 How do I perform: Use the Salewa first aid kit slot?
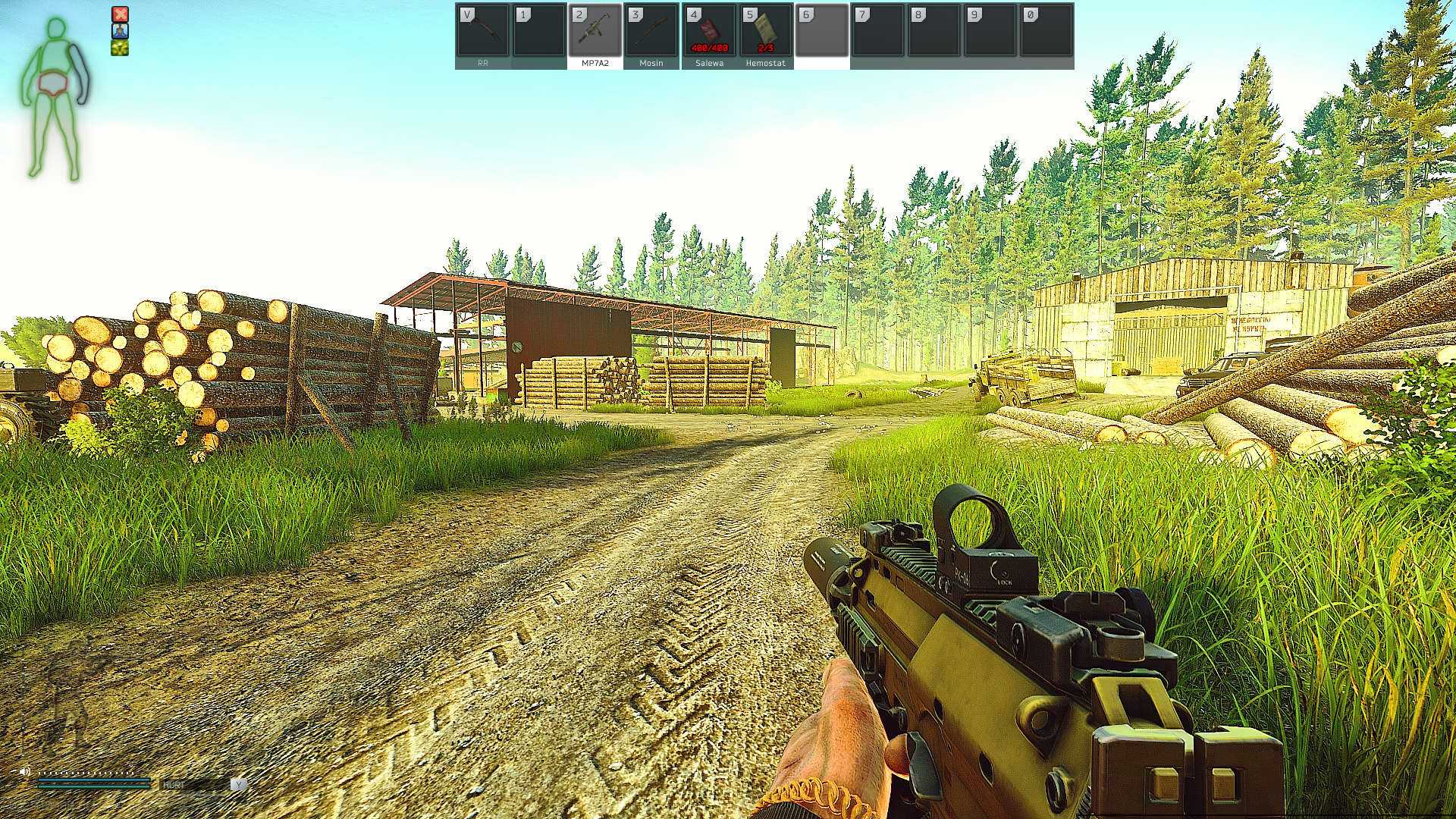pos(709,34)
